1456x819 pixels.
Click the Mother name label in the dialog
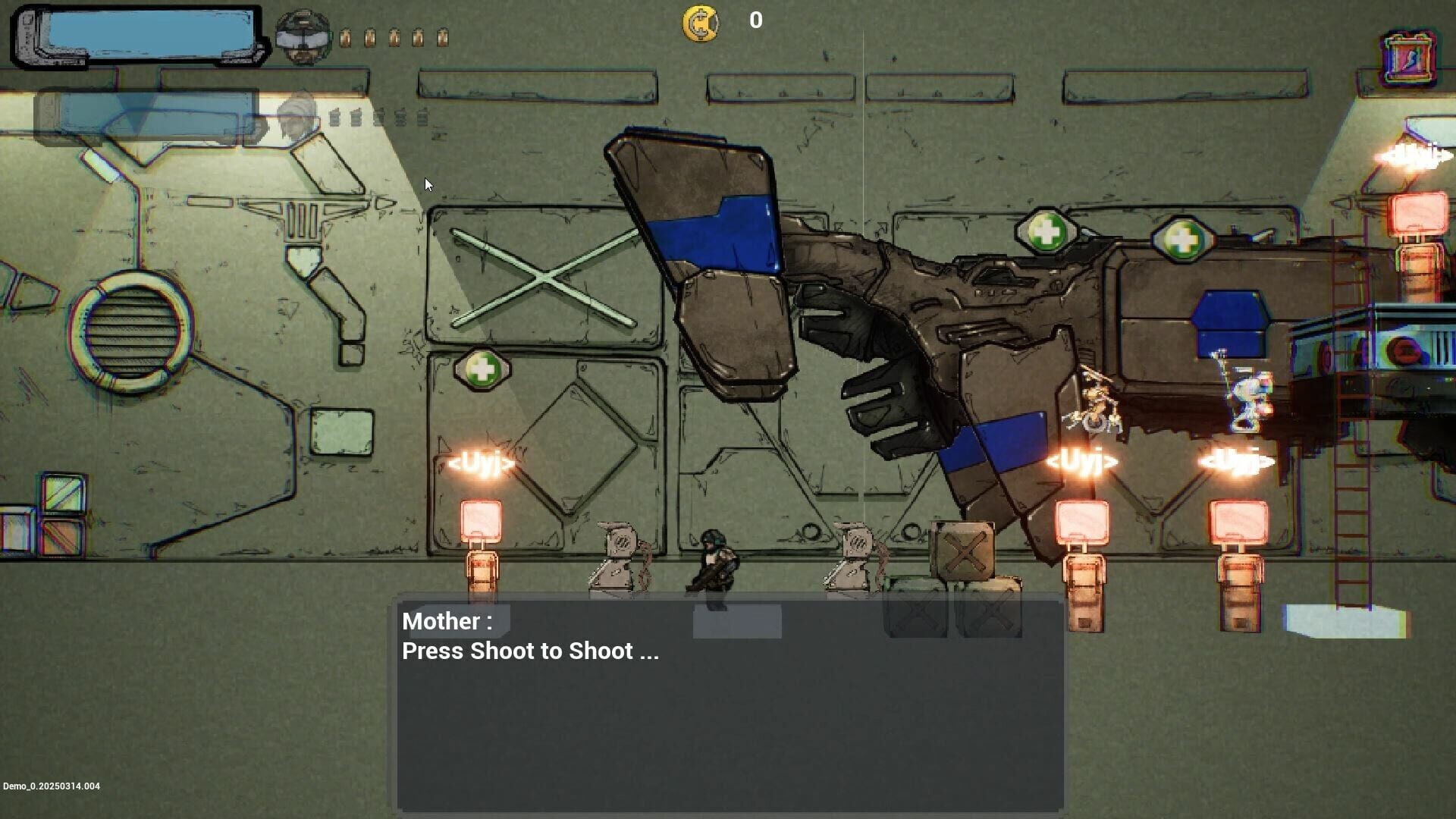(446, 621)
